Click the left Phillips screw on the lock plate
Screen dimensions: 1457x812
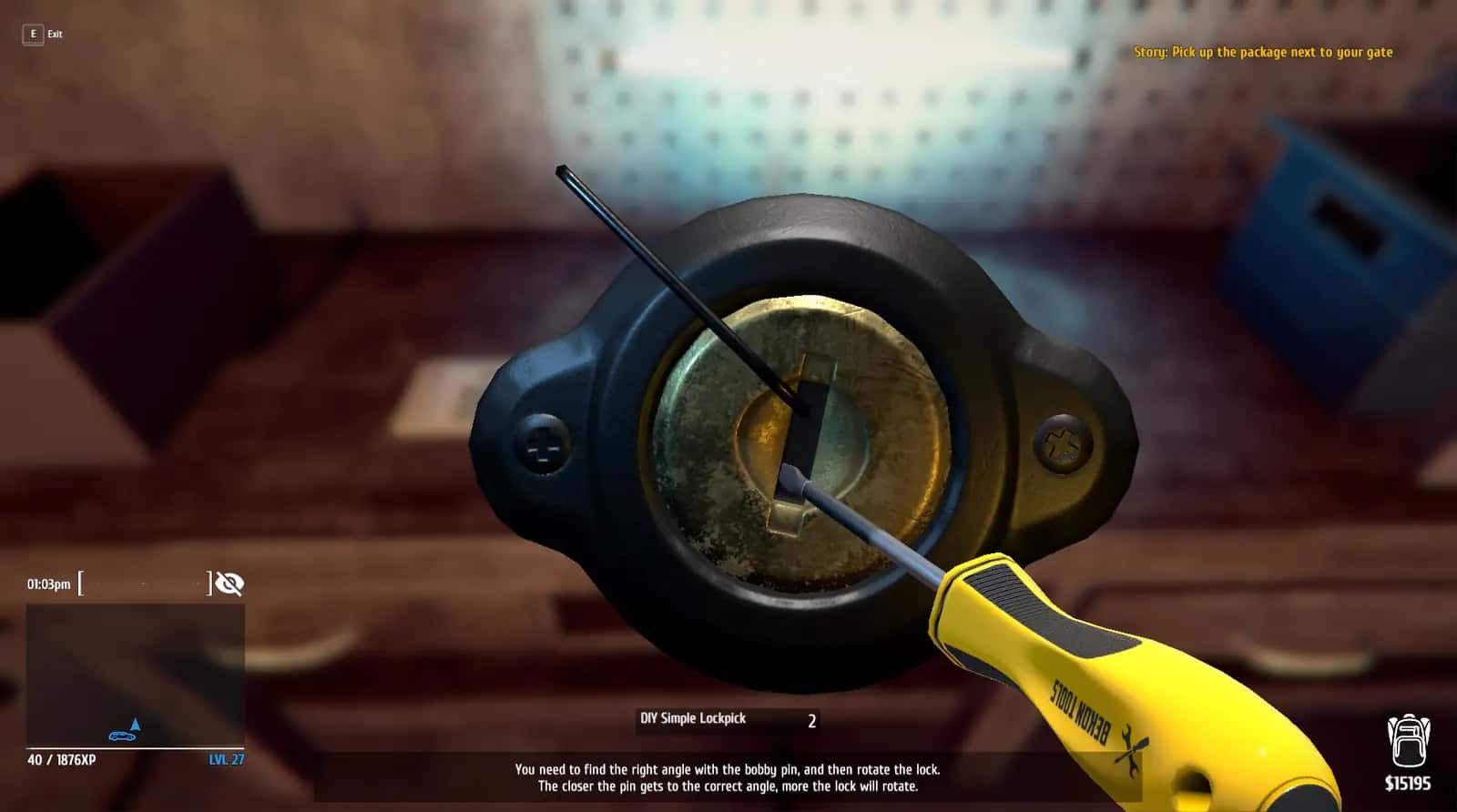[544, 444]
